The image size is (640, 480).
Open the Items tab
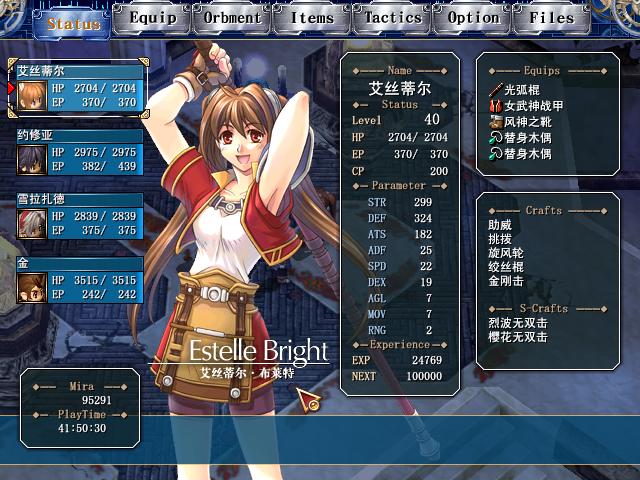point(312,18)
